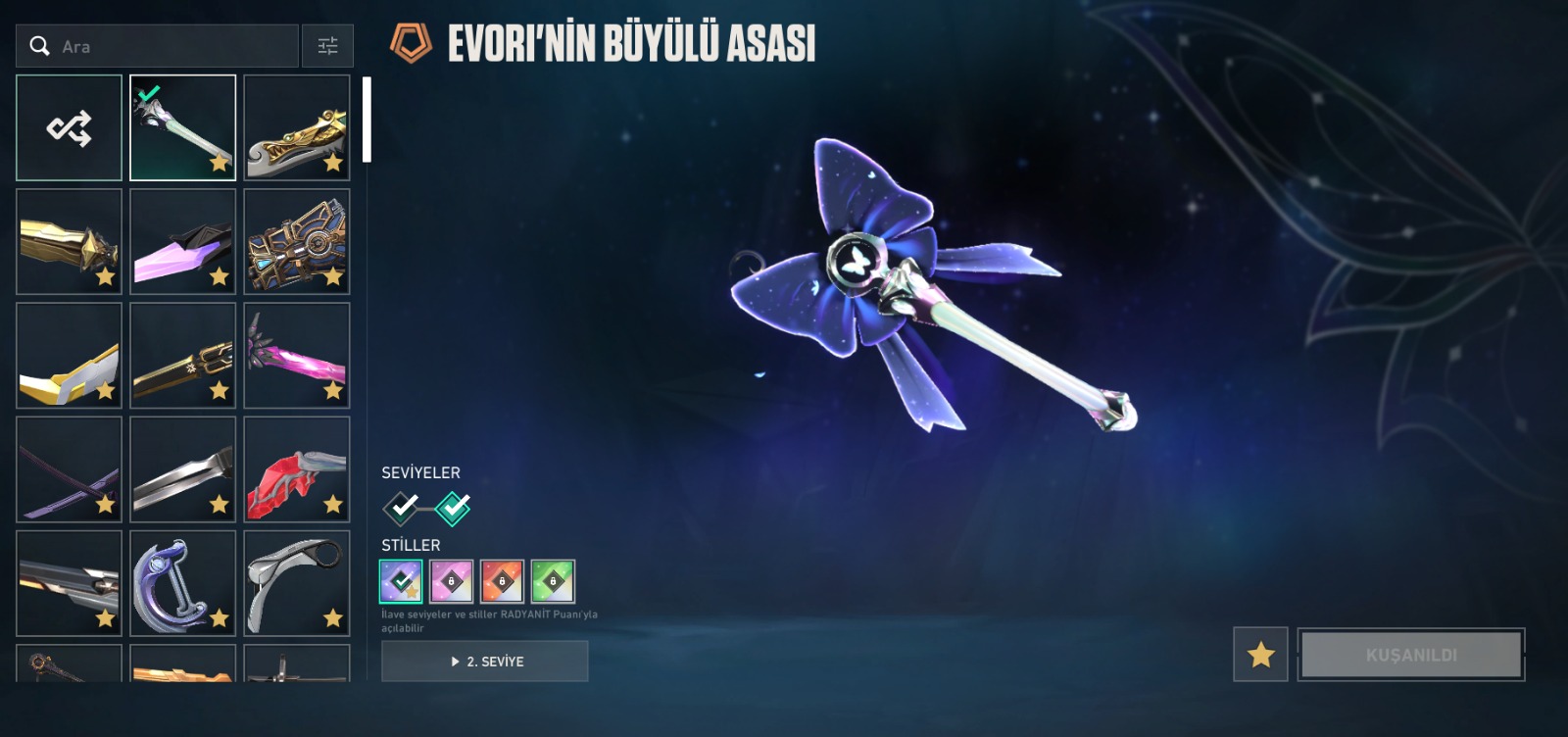Select the second level checkmark
This screenshot has width=1568, height=737.
(x=453, y=508)
